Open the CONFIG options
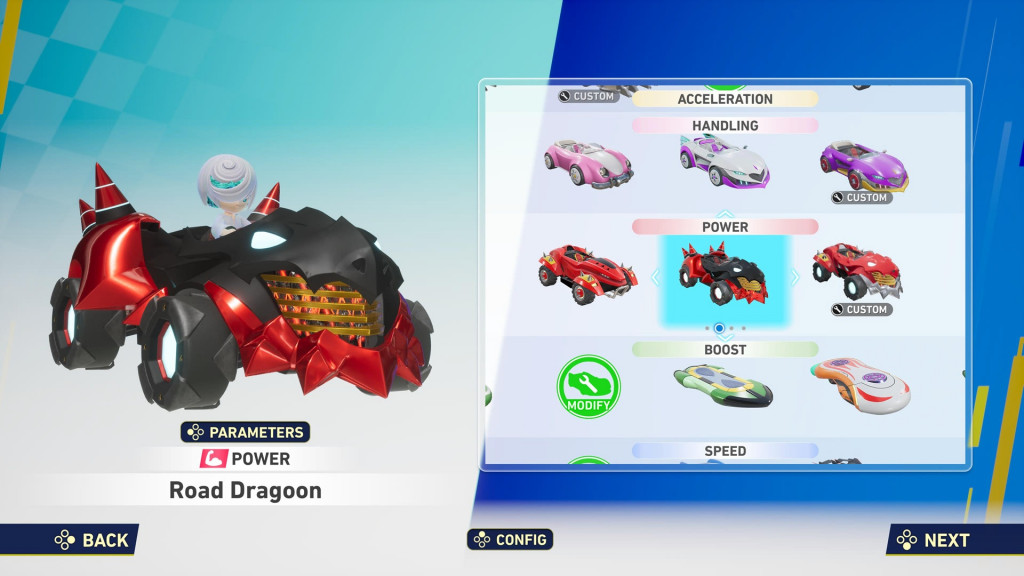This screenshot has height=576, width=1024. [510, 539]
